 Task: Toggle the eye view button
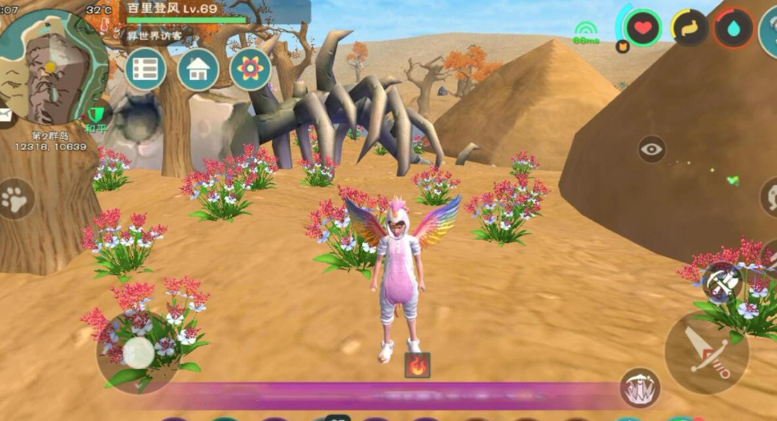(x=652, y=150)
